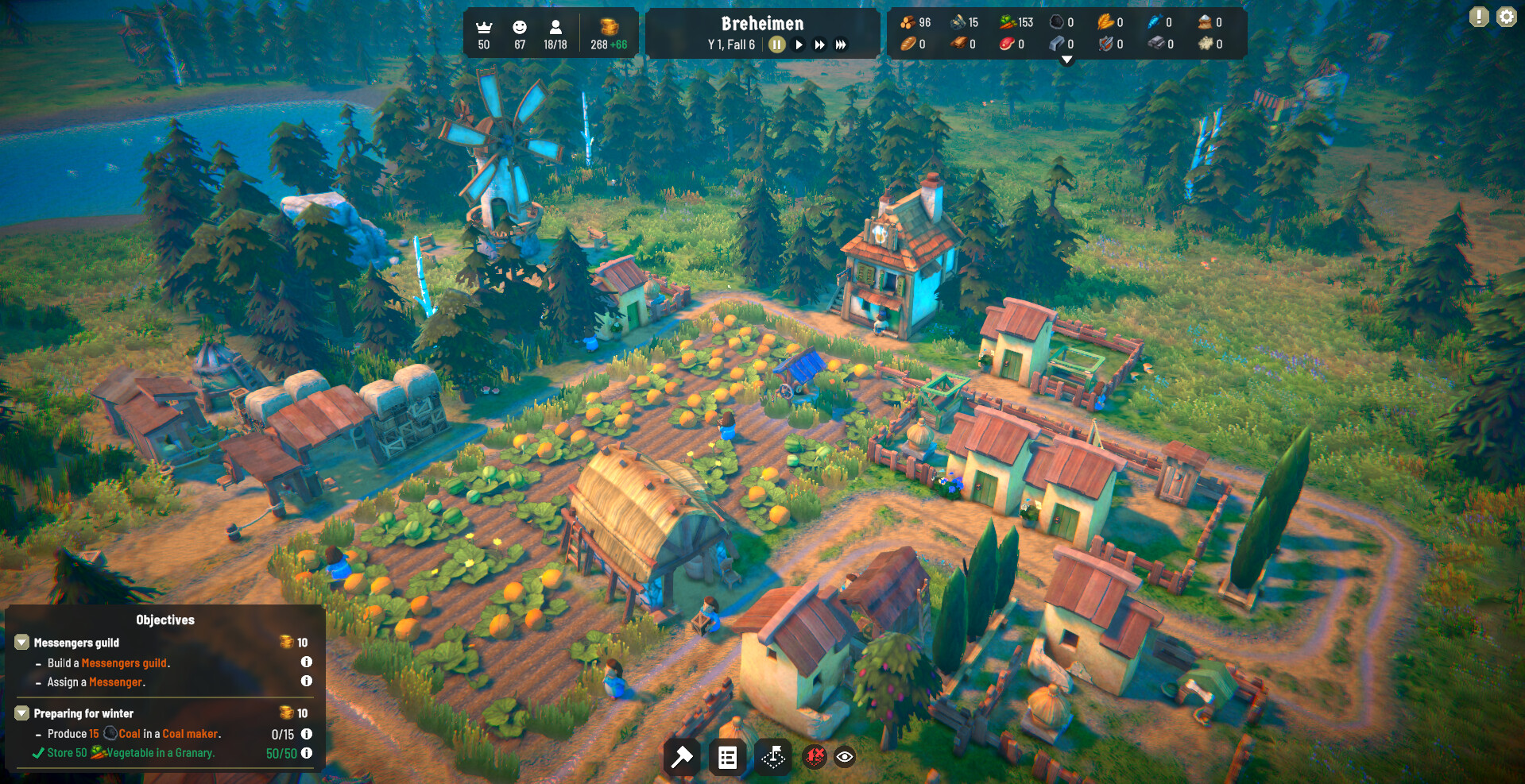Click the crown reputation icon
This screenshot has width=1525, height=784.
coord(484,26)
